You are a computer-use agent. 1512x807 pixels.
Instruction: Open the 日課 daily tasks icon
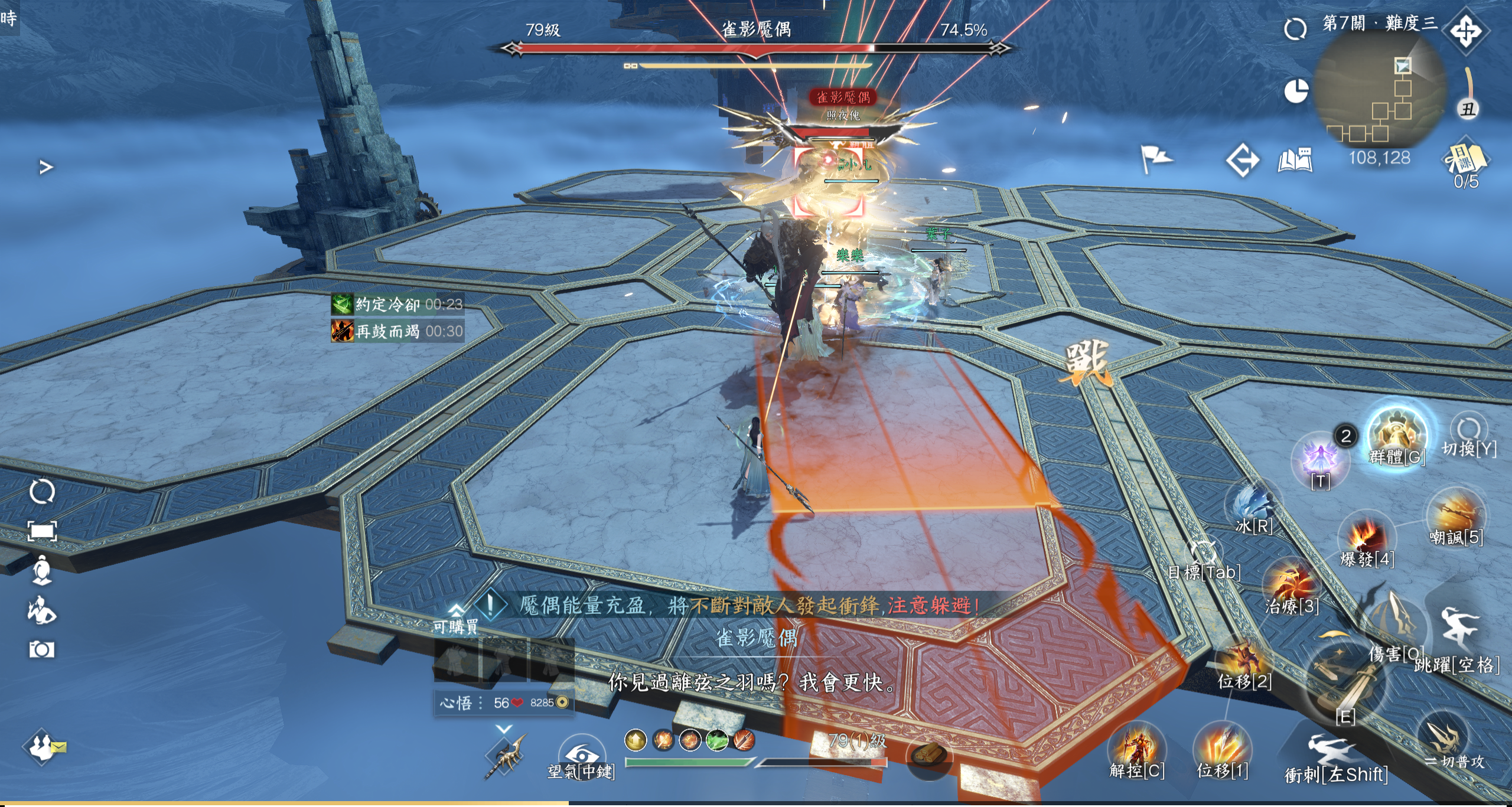click(x=1465, y=159)
